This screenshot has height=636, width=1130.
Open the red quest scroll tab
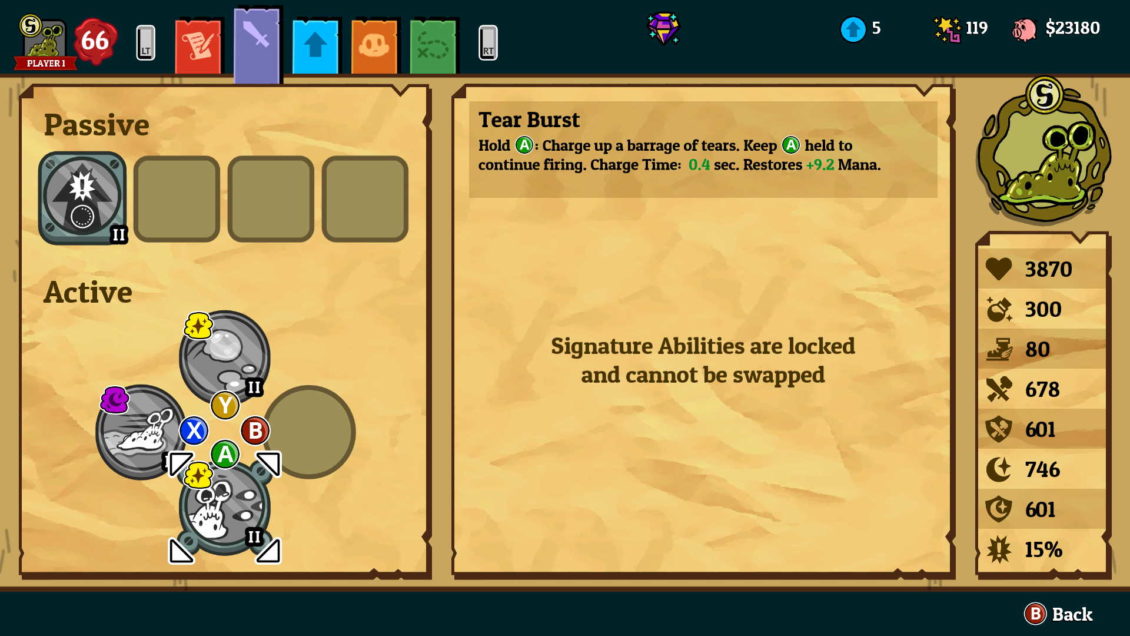click(x=198, y=46)
